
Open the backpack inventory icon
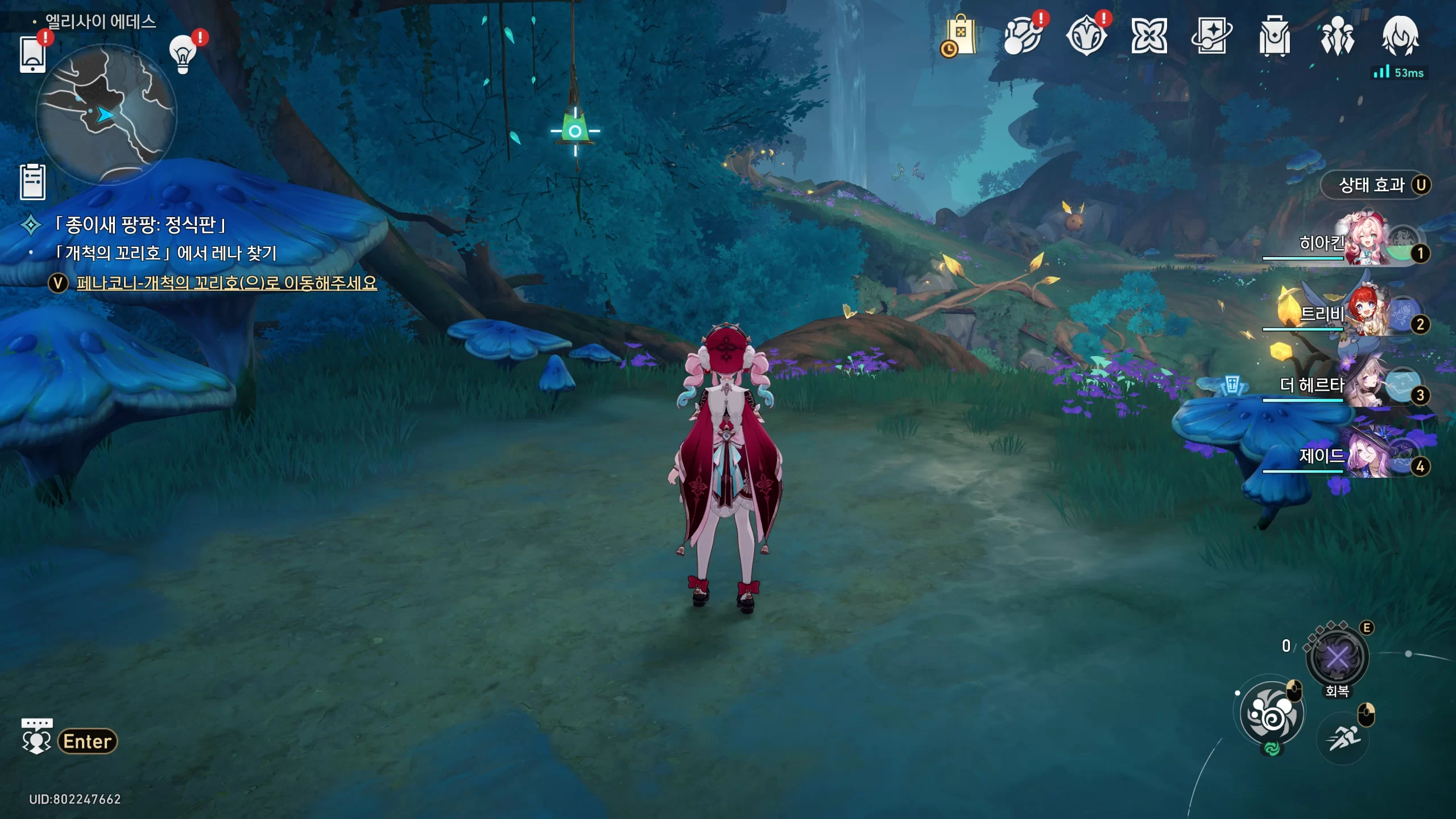tap(1274, 36)
